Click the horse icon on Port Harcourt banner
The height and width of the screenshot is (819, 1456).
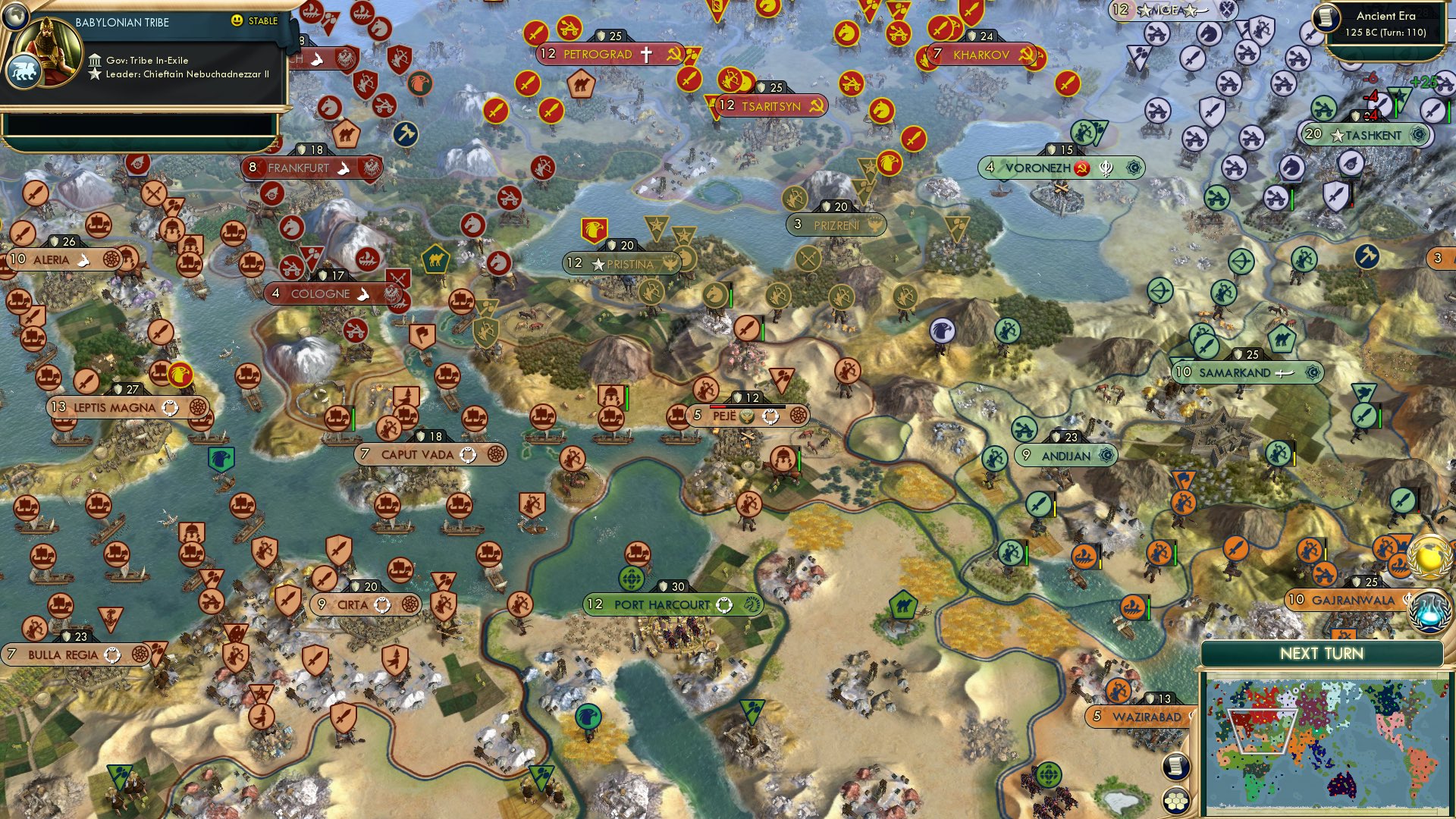tap(752, 604)
